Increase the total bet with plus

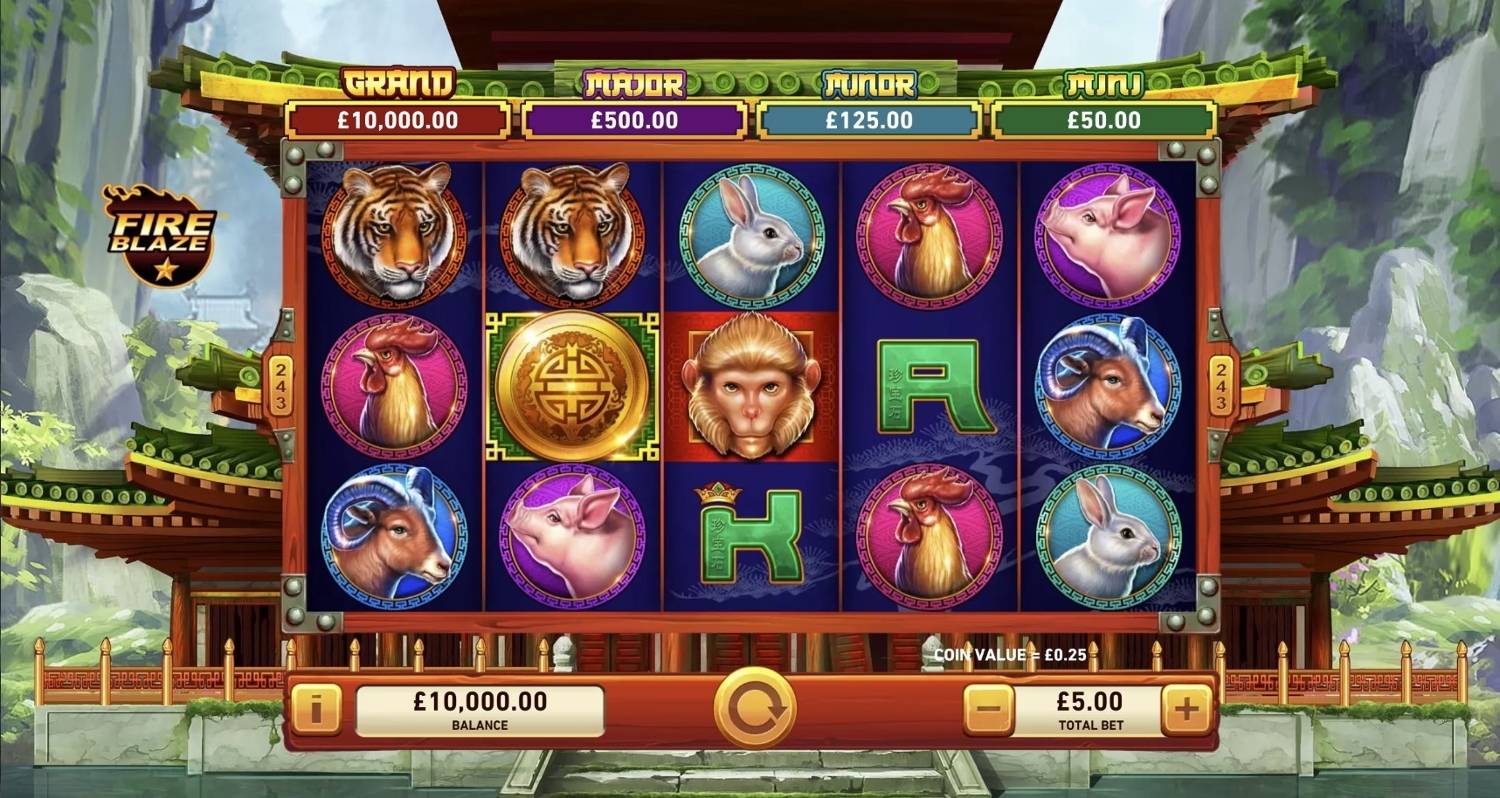(1186, 711)
